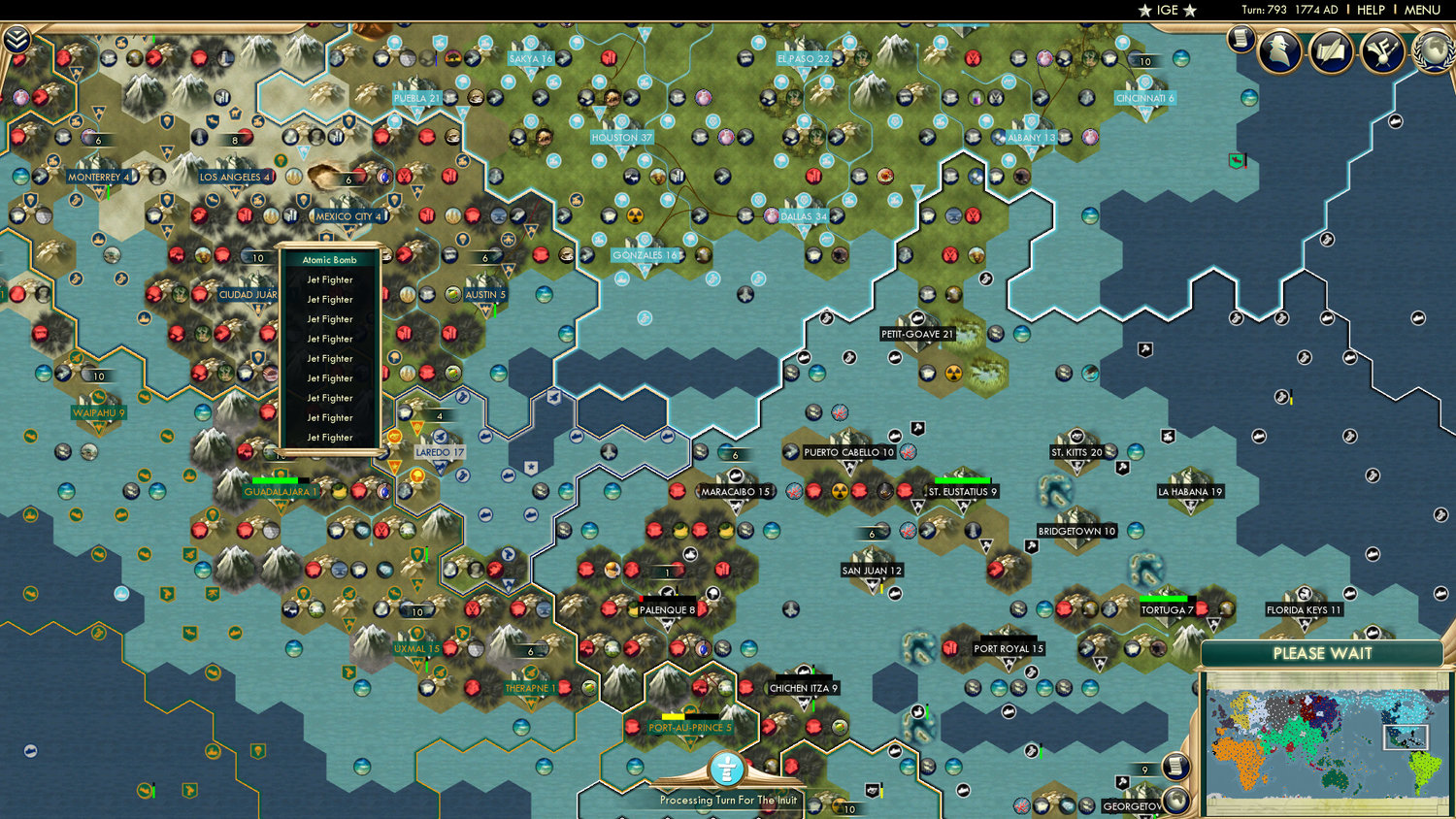Select the Houston city banner
Viewport: 1456px width, 819px height.
click(622, 138)
